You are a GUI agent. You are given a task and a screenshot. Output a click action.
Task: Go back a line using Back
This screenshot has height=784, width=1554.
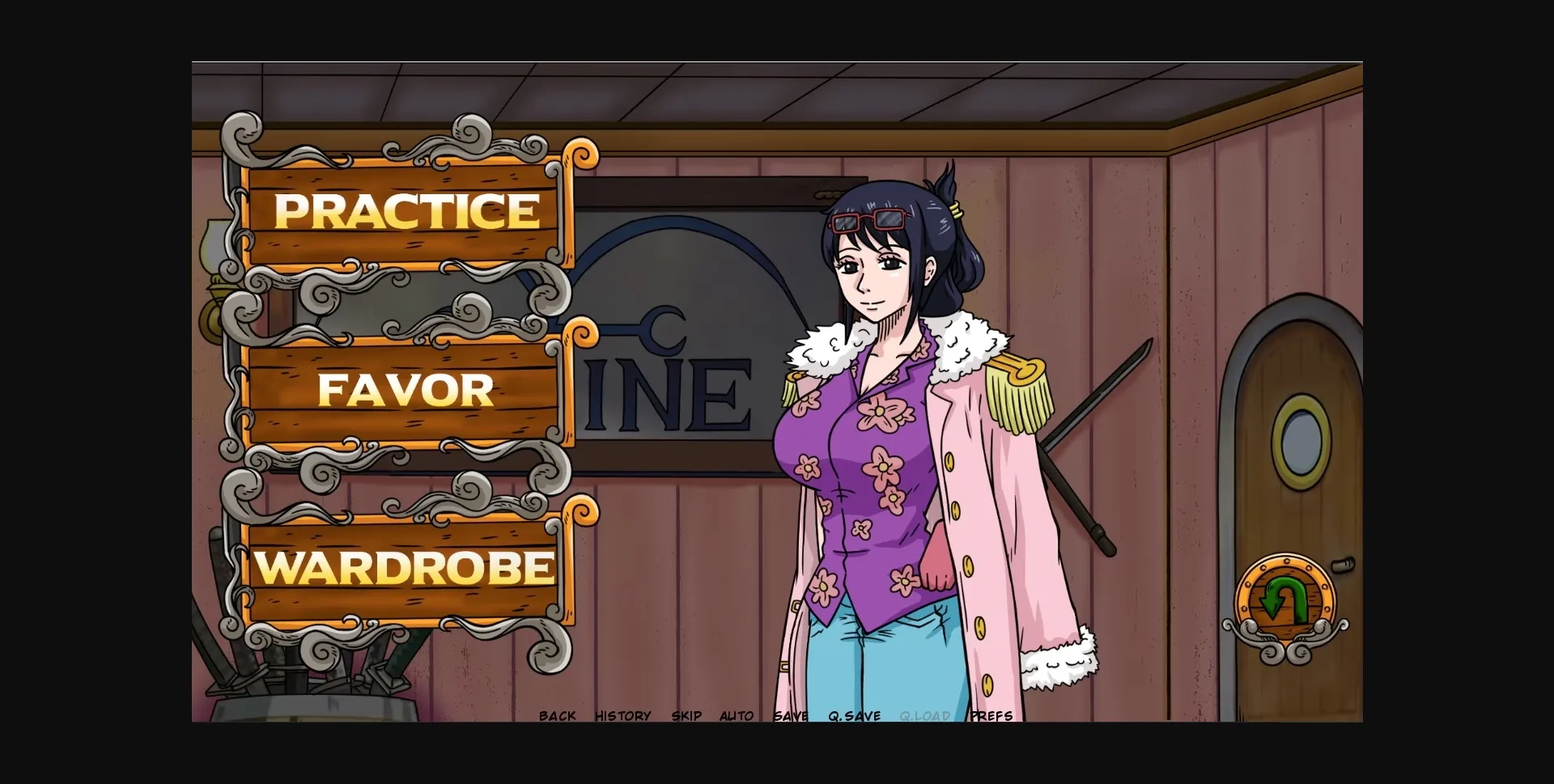(x=557, y=715)
